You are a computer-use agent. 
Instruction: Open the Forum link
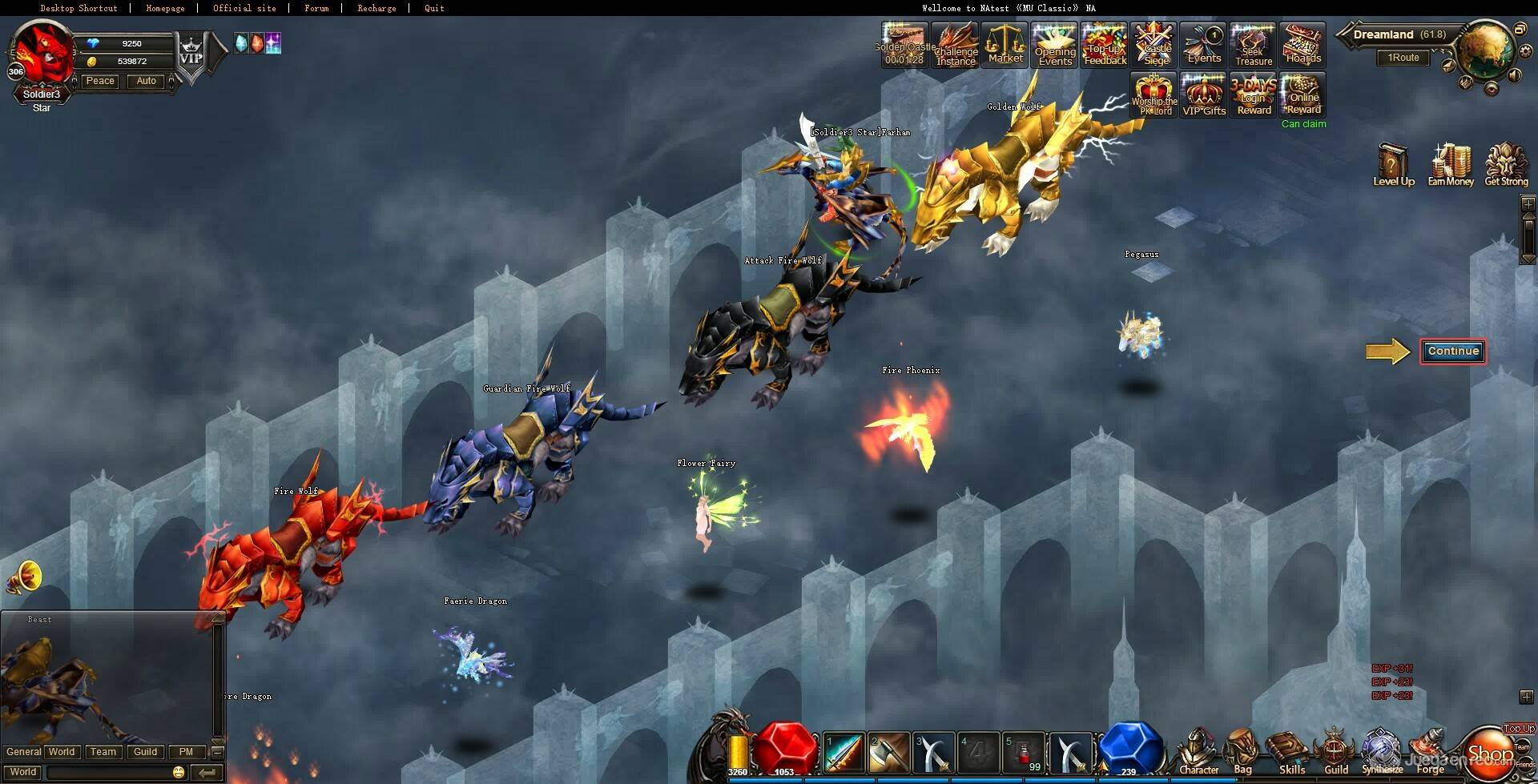(316, 8)
